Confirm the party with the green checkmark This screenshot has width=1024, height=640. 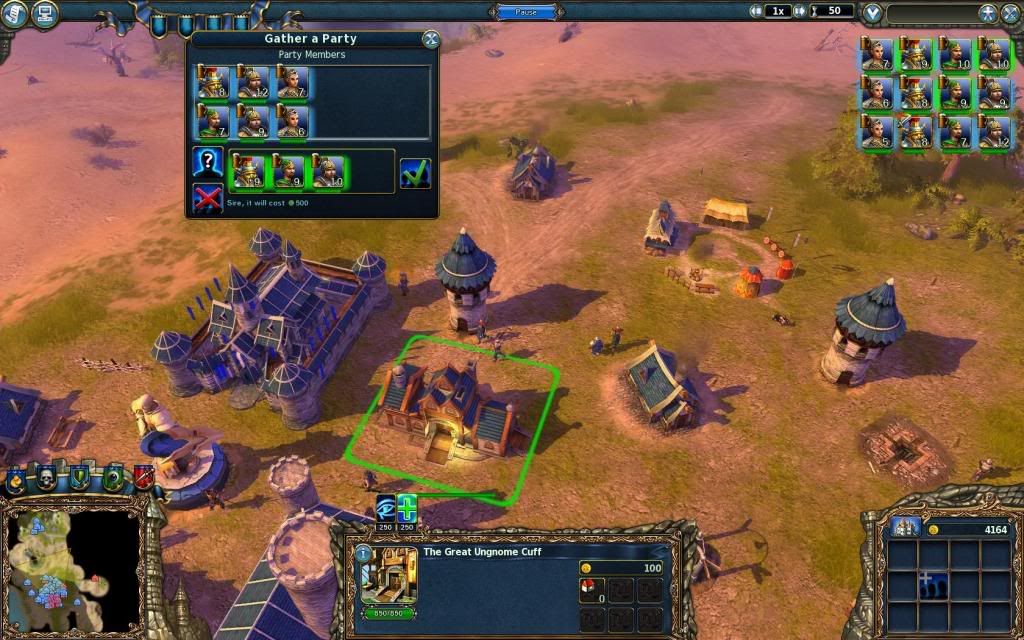tap(415, 173)
